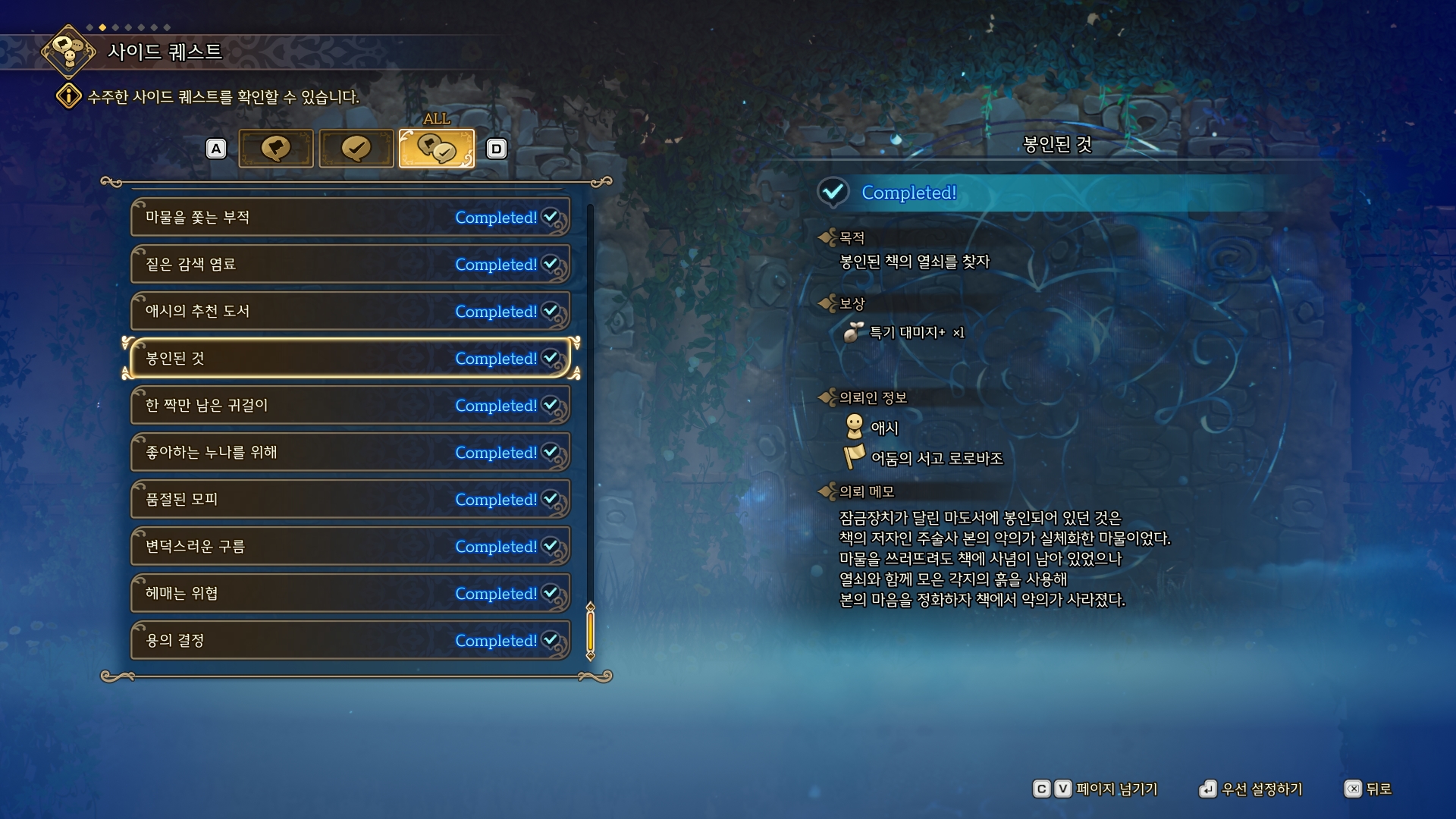Go back with the 뒤로 button
The height and width of the screenshot is (819, 1456).
1368,789
